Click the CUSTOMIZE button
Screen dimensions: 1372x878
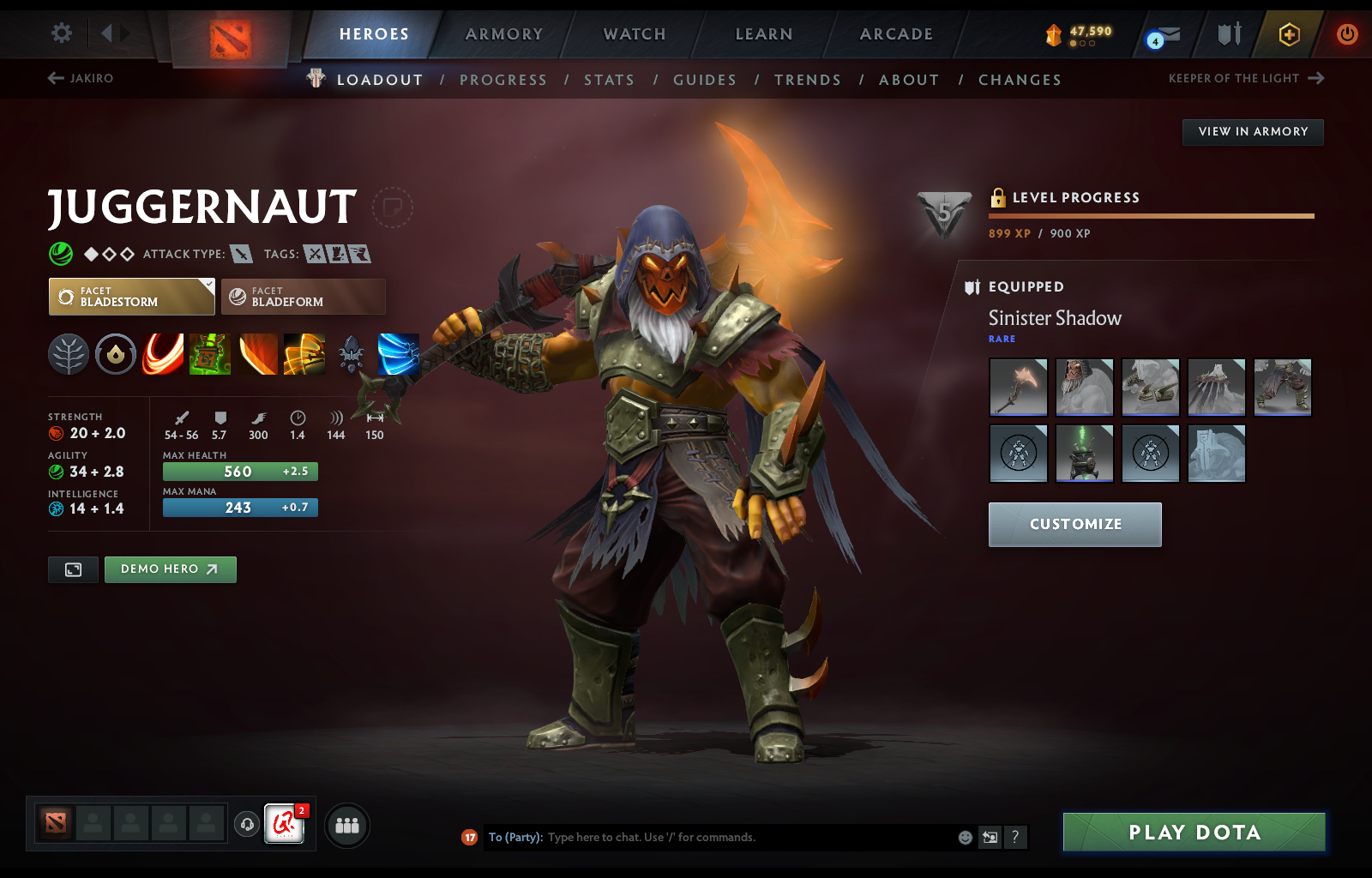(x=1074, y=524)
